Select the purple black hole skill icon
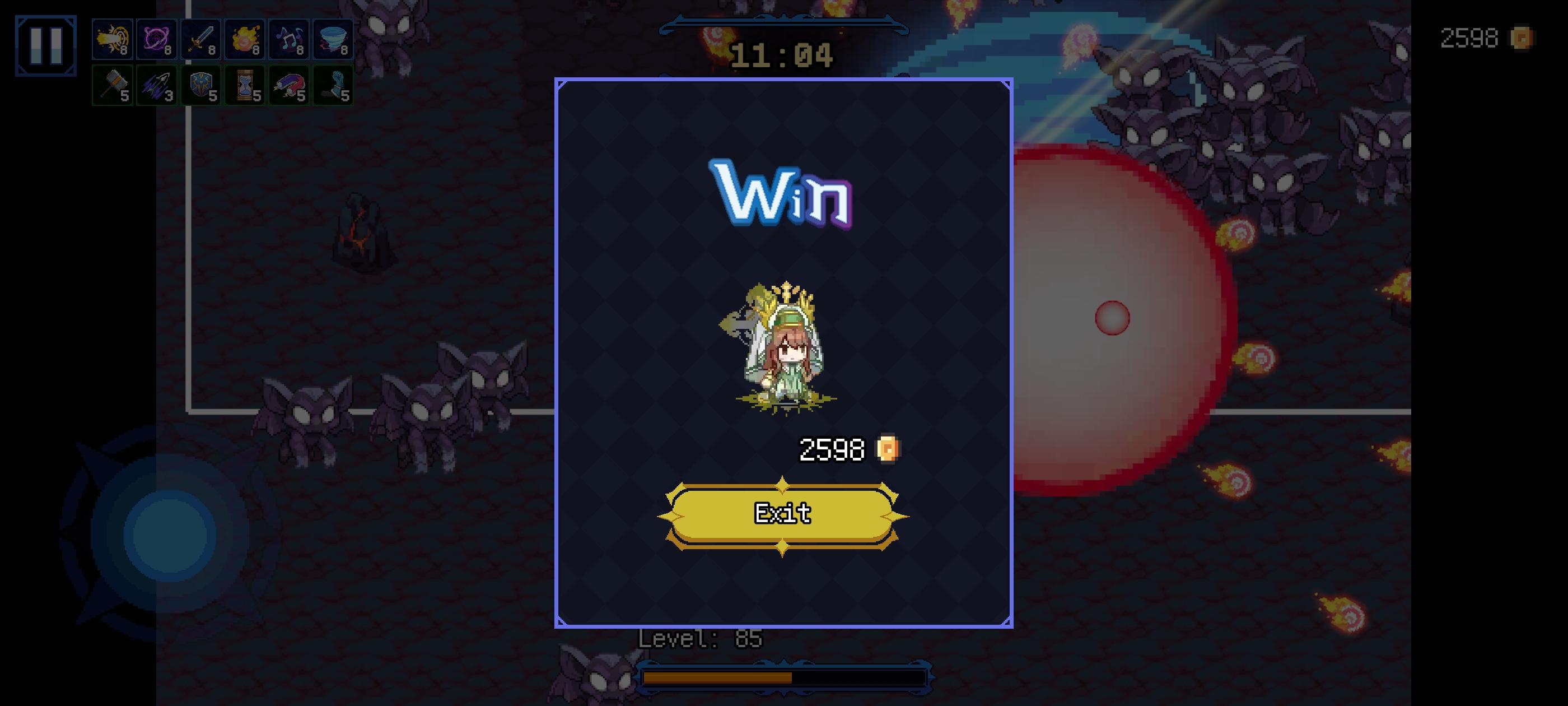 point(156,39)
